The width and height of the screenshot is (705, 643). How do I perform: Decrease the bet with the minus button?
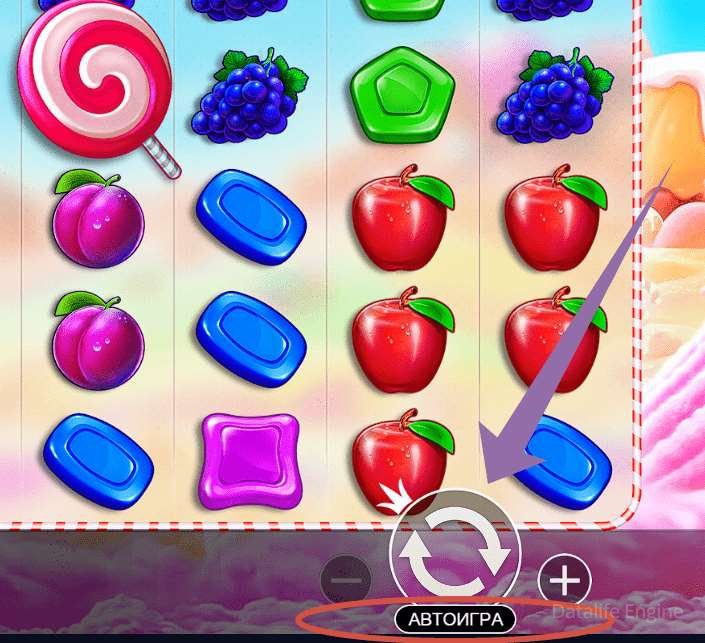pyautogui.click(x=347, y=579)
